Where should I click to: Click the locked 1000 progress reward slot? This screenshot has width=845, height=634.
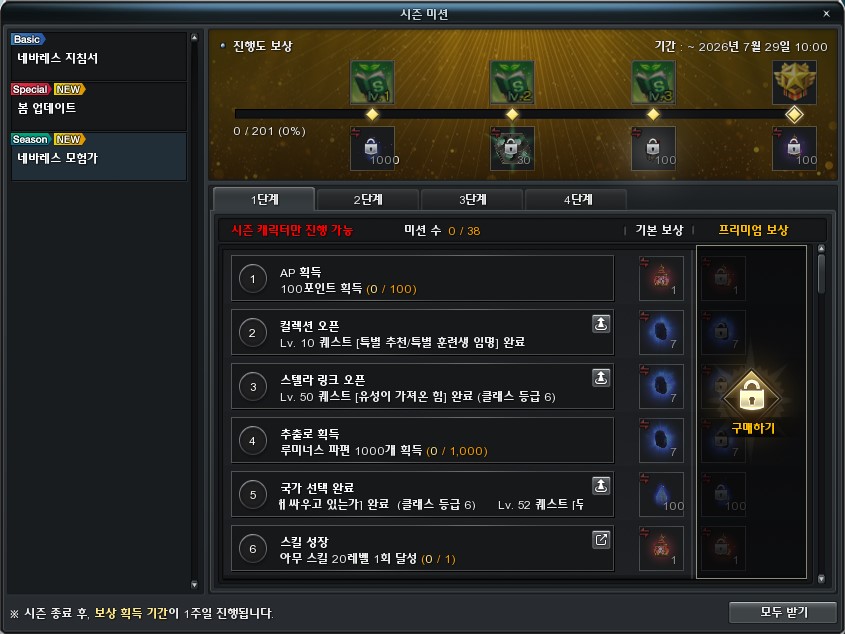[372, 148]
